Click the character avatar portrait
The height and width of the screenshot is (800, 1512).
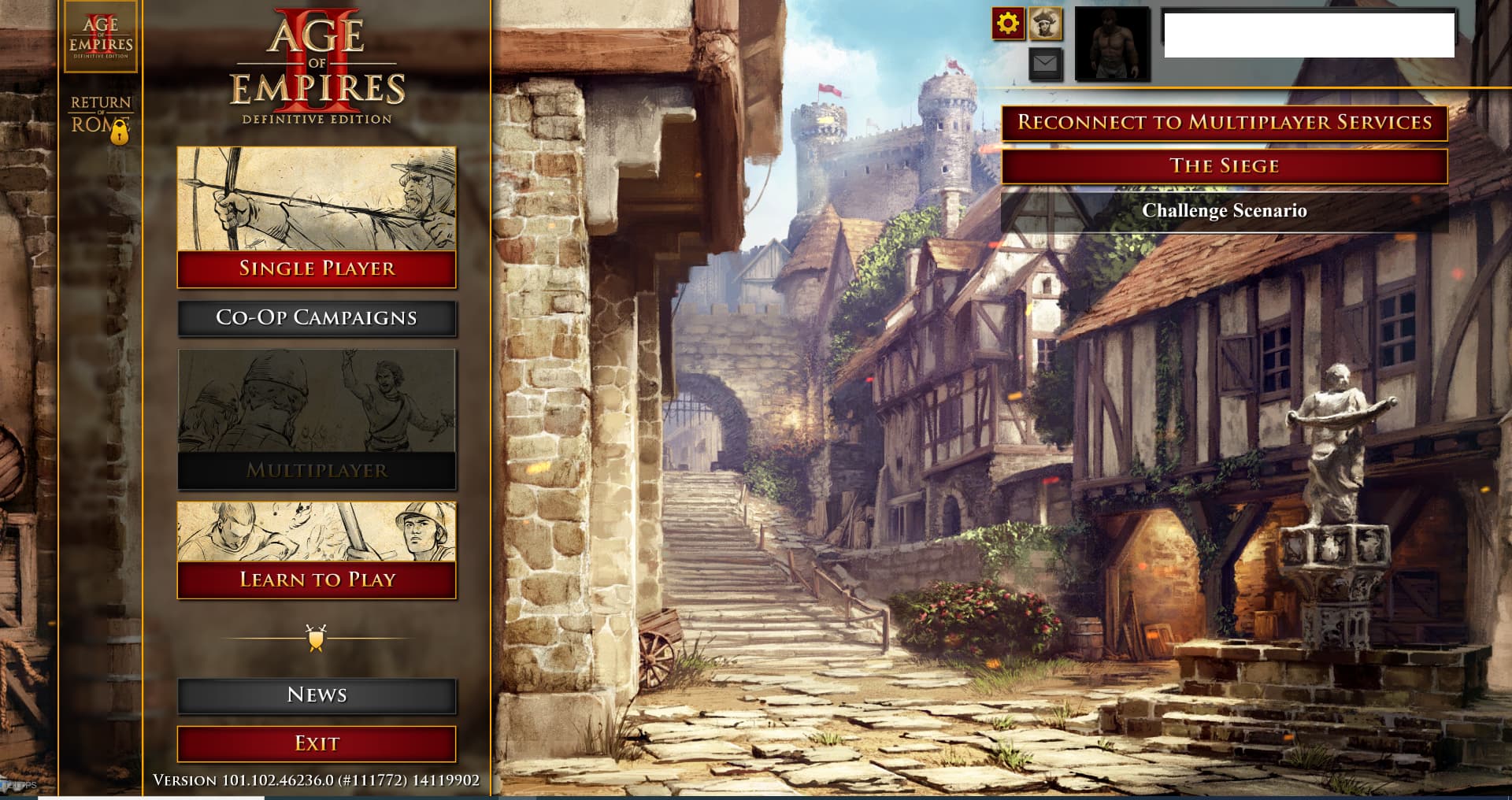[1113, 44]
